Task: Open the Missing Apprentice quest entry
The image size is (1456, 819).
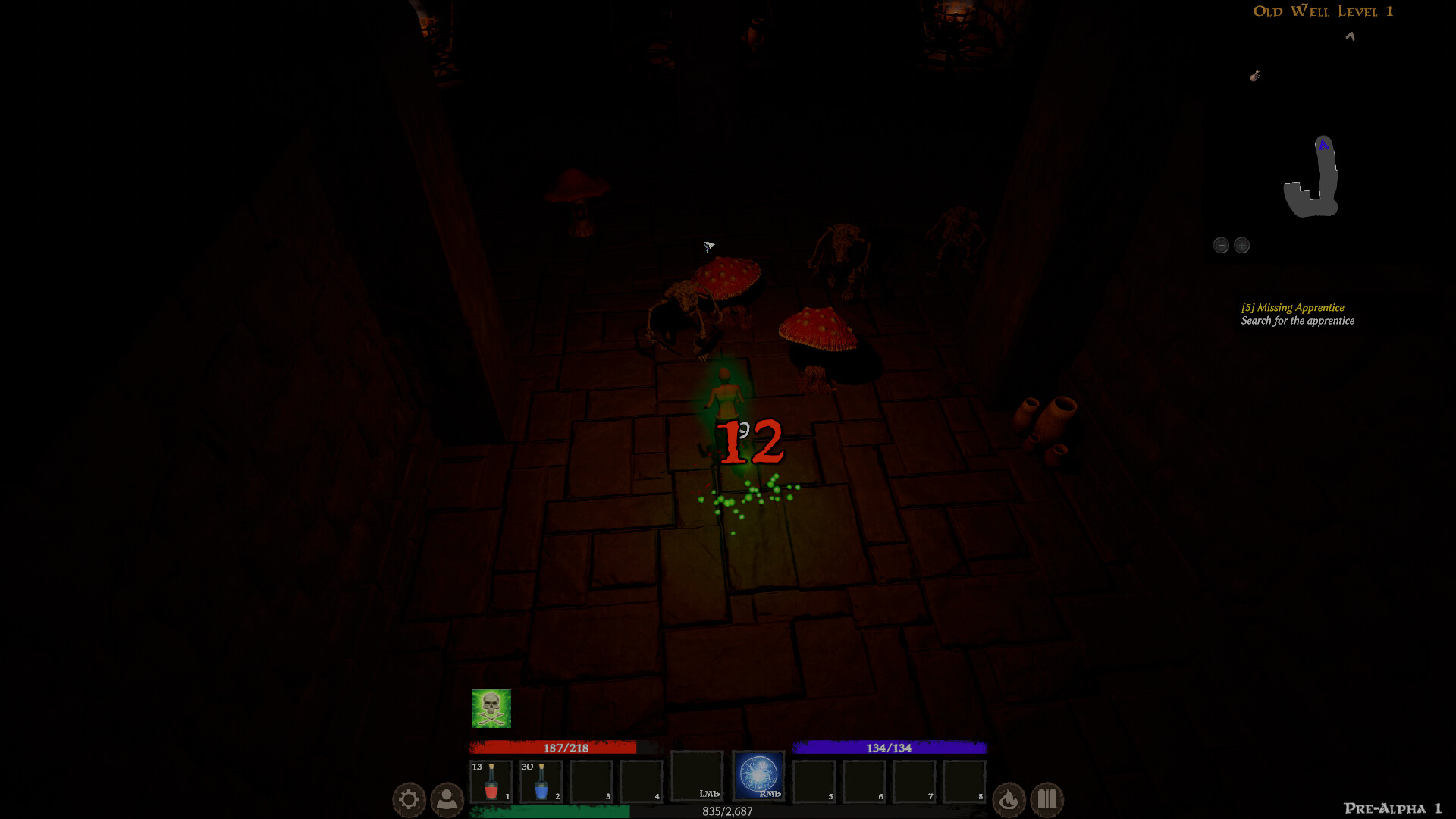Action: [x=1291, y=308]
